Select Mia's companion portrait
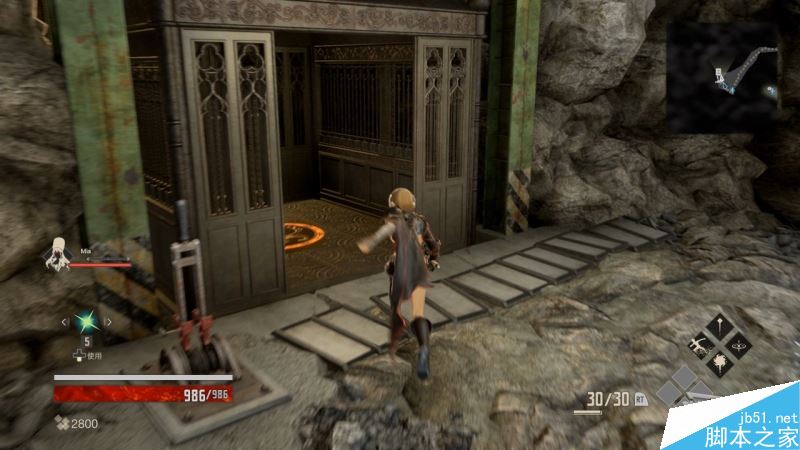Image resolution: width=800 pixels, height=450 pixels. pyautogui.click(x=55, y=253)
